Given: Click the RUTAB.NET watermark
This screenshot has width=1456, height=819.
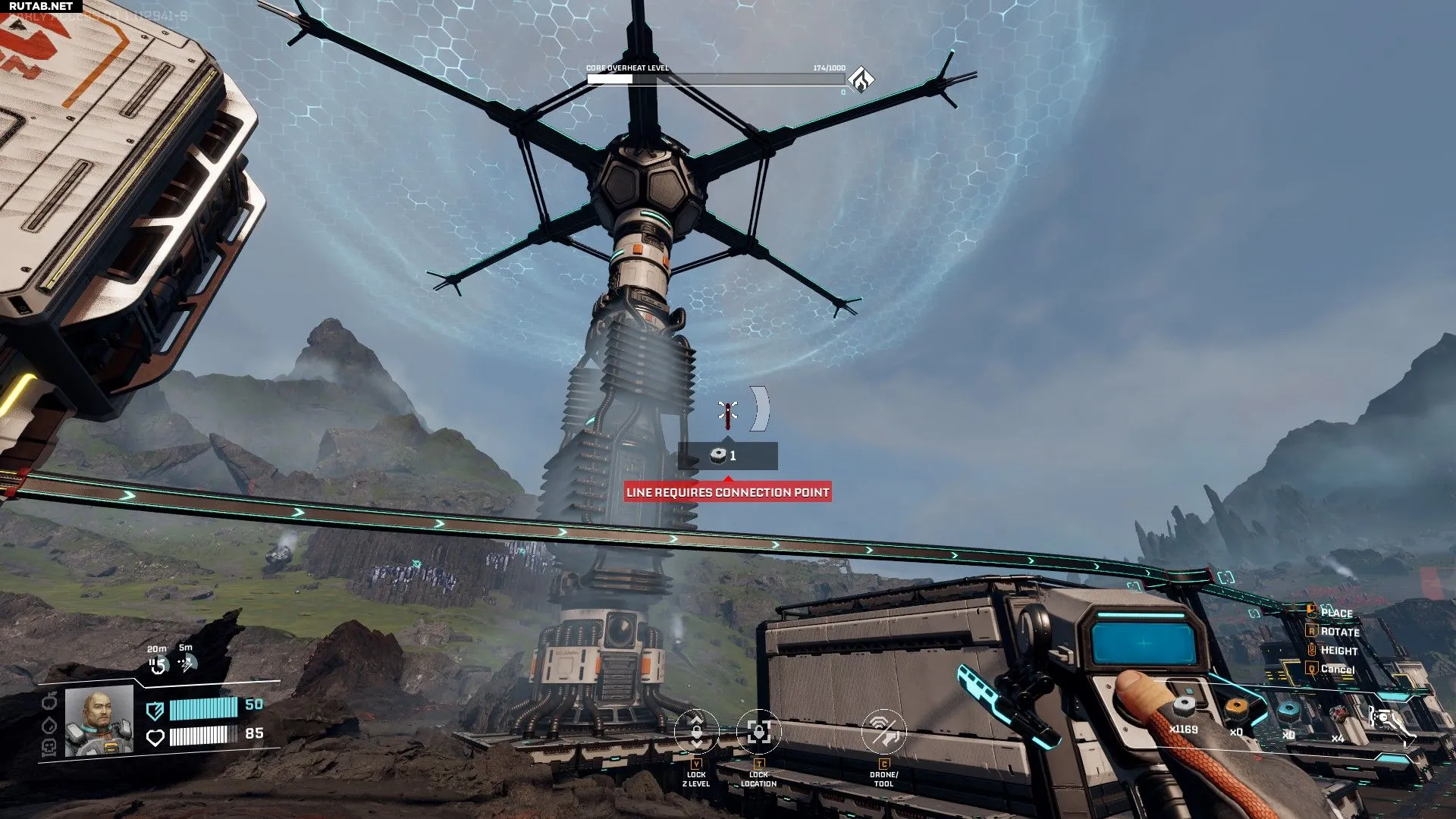Looking at the screenshot, I should click(40, 6).
